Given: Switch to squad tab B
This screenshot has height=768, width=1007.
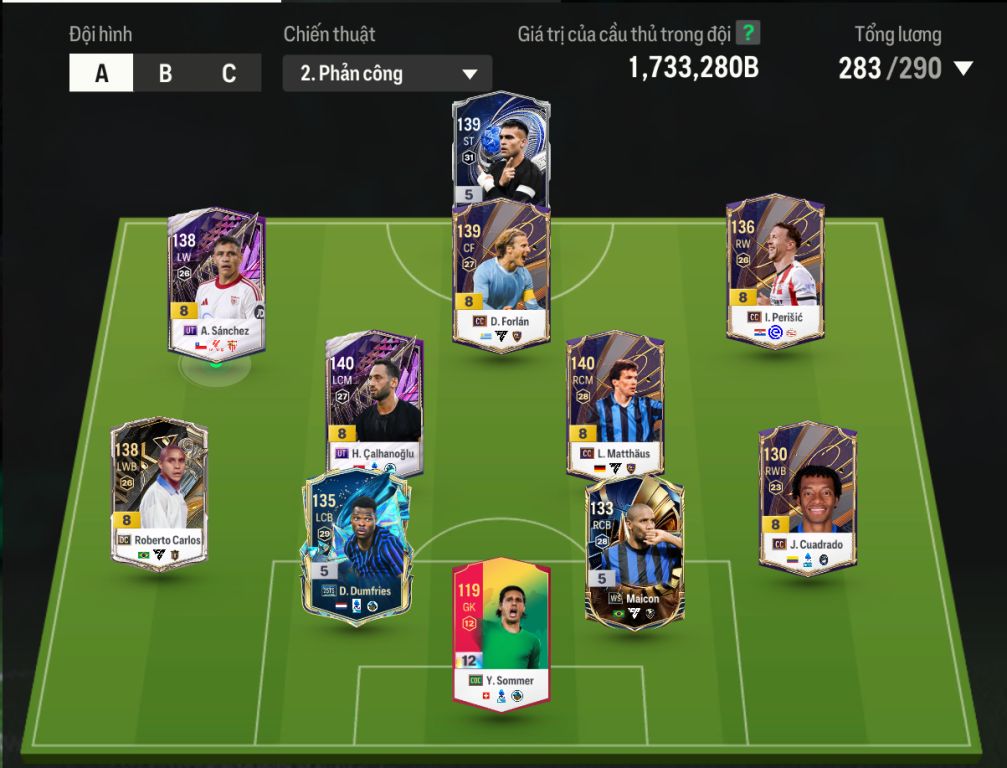Looking at the screenshot, I should 165,74.
